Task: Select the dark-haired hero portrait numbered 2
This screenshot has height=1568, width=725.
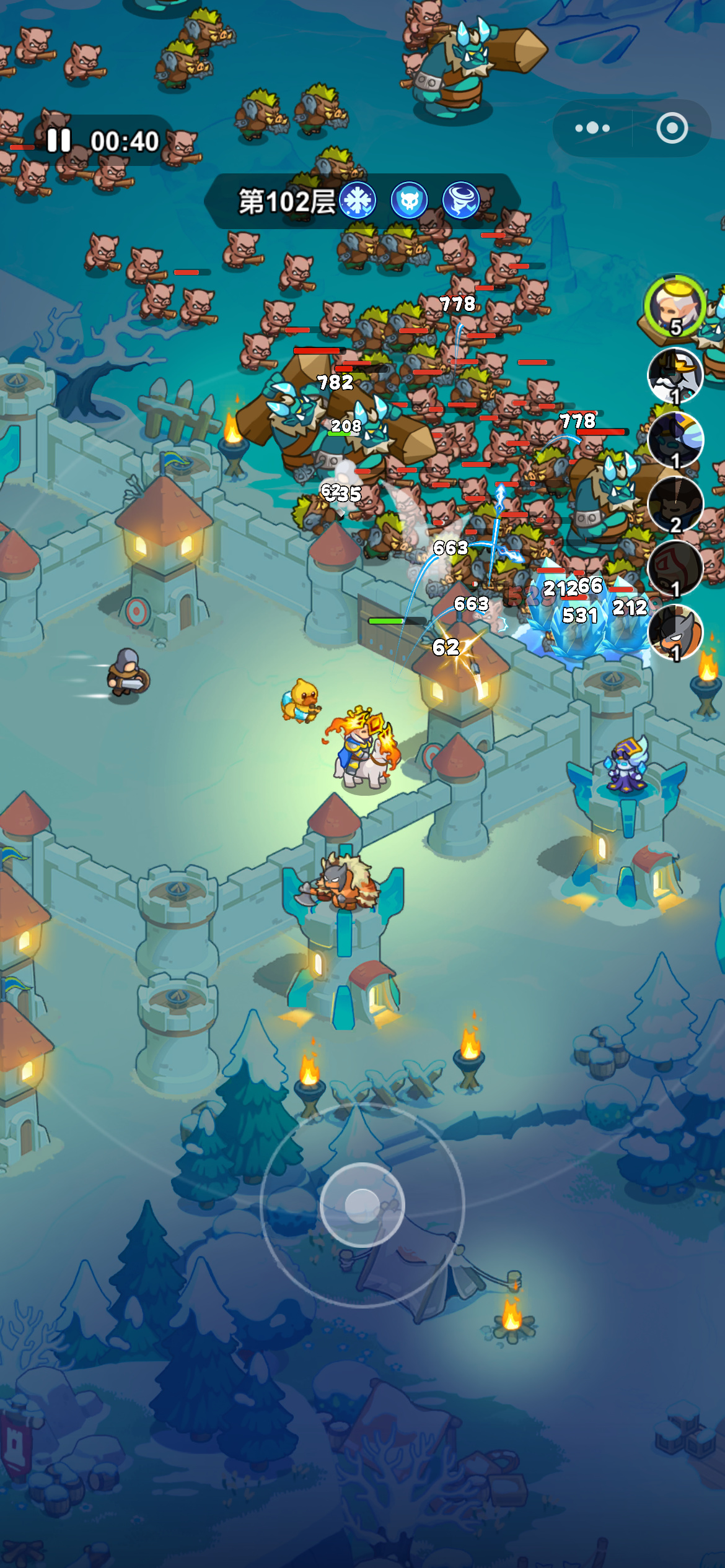Action: coord(675,504)
